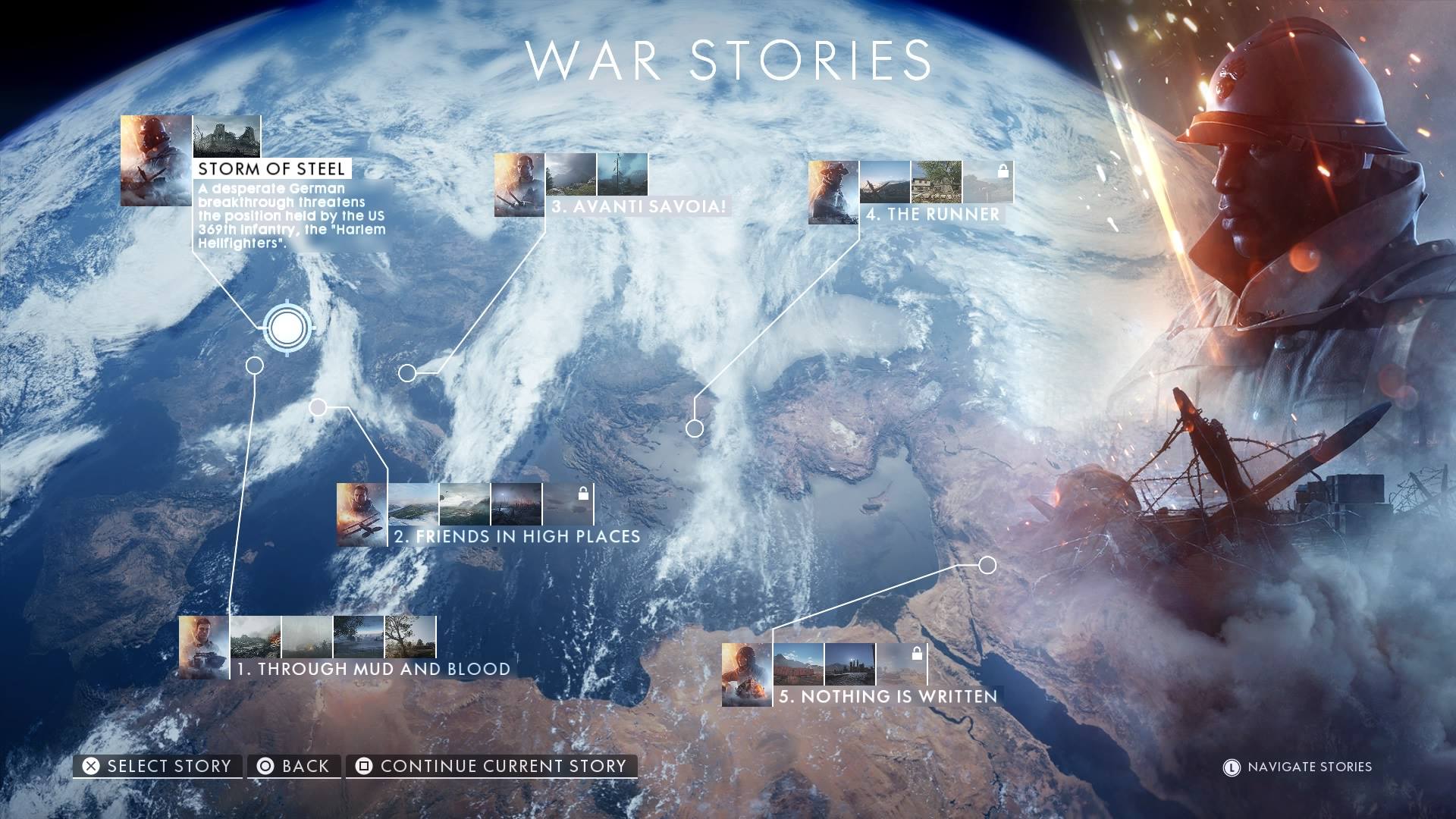Open Through Mud and Blood story
The height and width of the screenshot is (819, 1456).
(x=372, y=669)
